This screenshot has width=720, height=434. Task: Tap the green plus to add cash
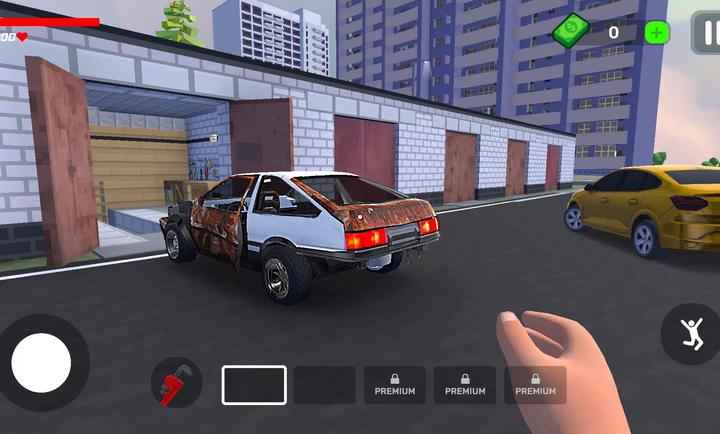click(657, 32)
